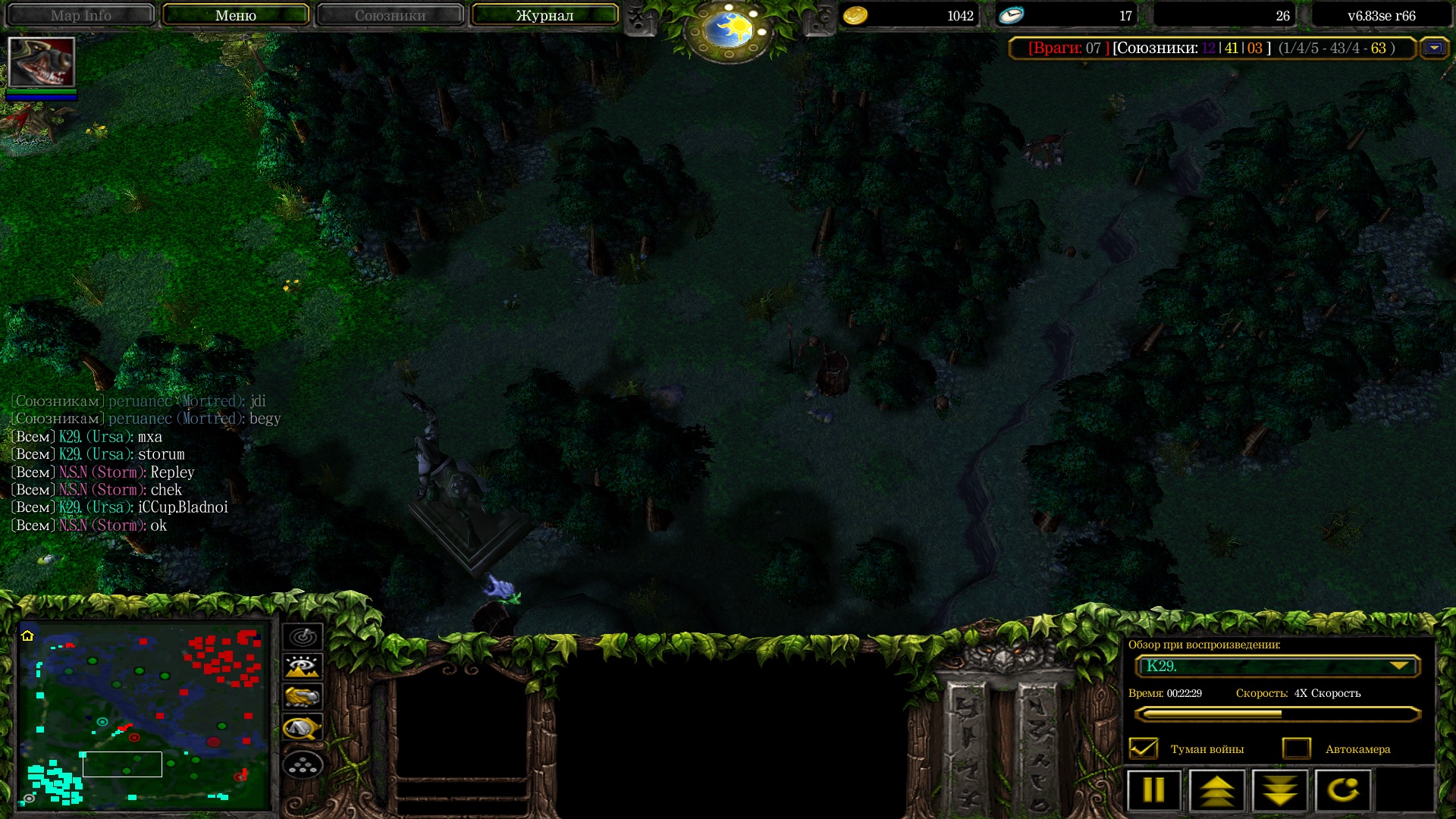Enable the Автокамера checkbox
The image size is (1456, 819).
click(1296, 748)
